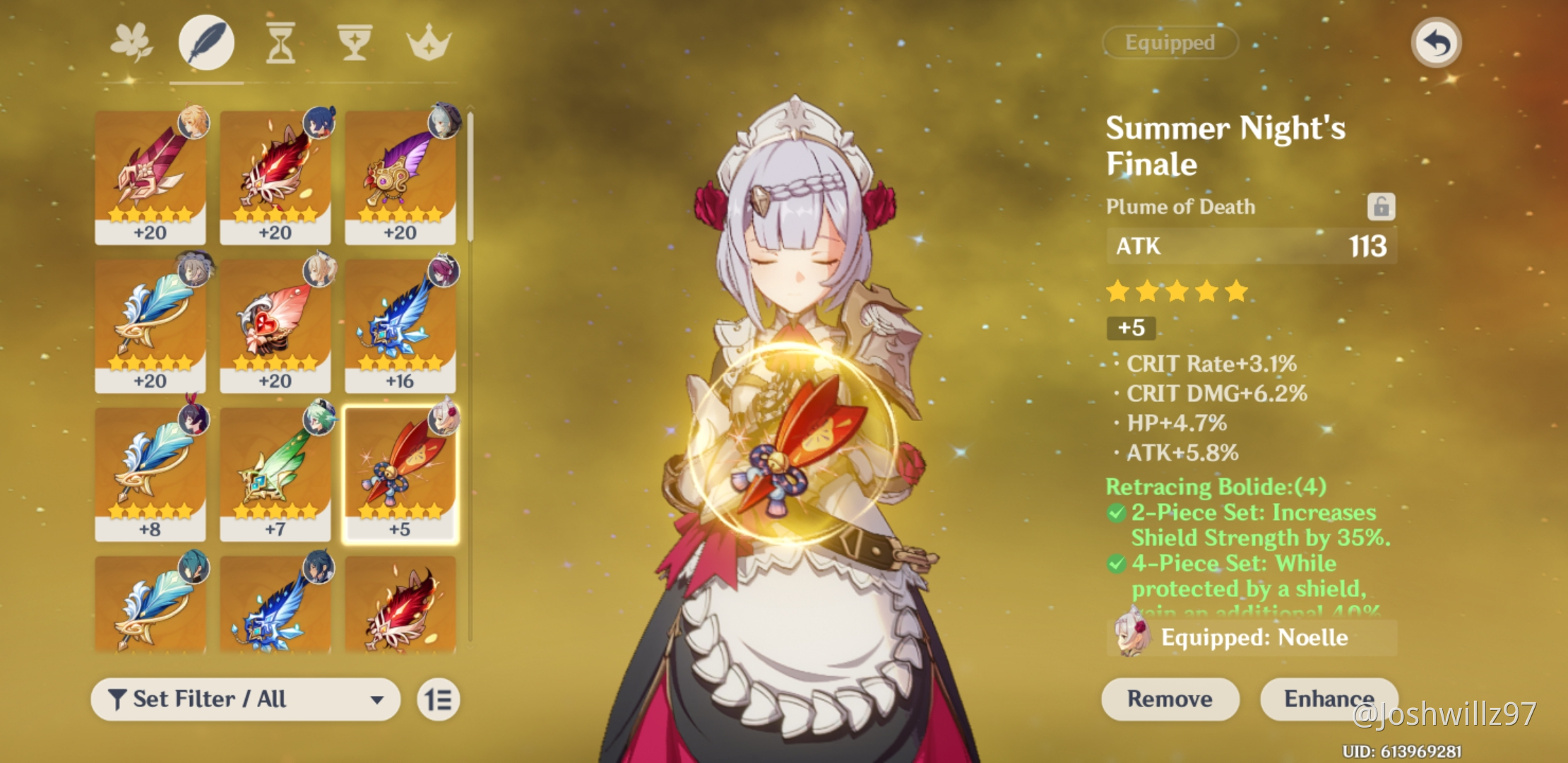Select the +20 pink heart feather artifact
1568x763 pixels.
pos(275,325)
